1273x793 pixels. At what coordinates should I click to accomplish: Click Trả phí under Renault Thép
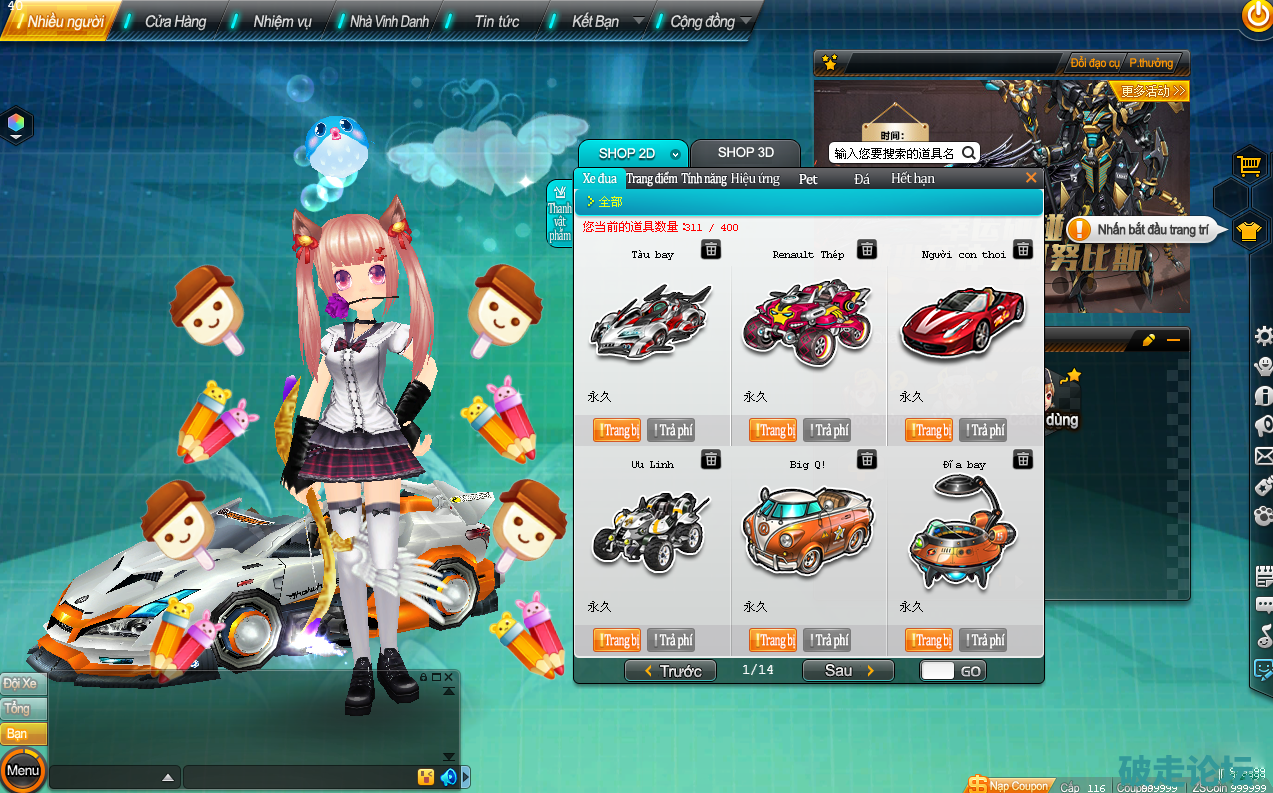827,430
